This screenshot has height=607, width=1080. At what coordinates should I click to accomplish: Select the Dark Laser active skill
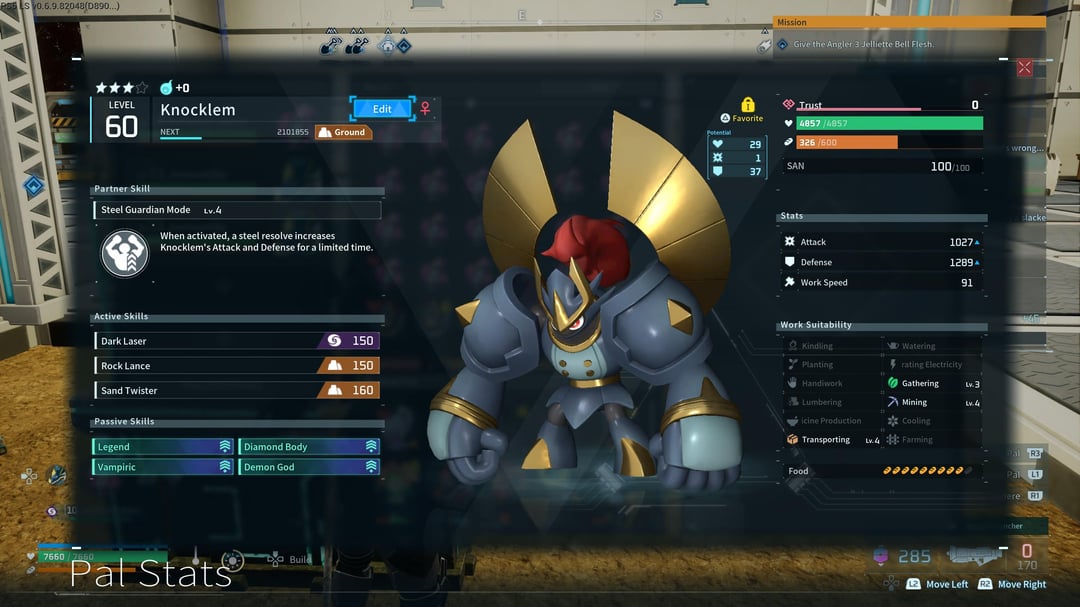pyautogui.click(x=237, y=341)
